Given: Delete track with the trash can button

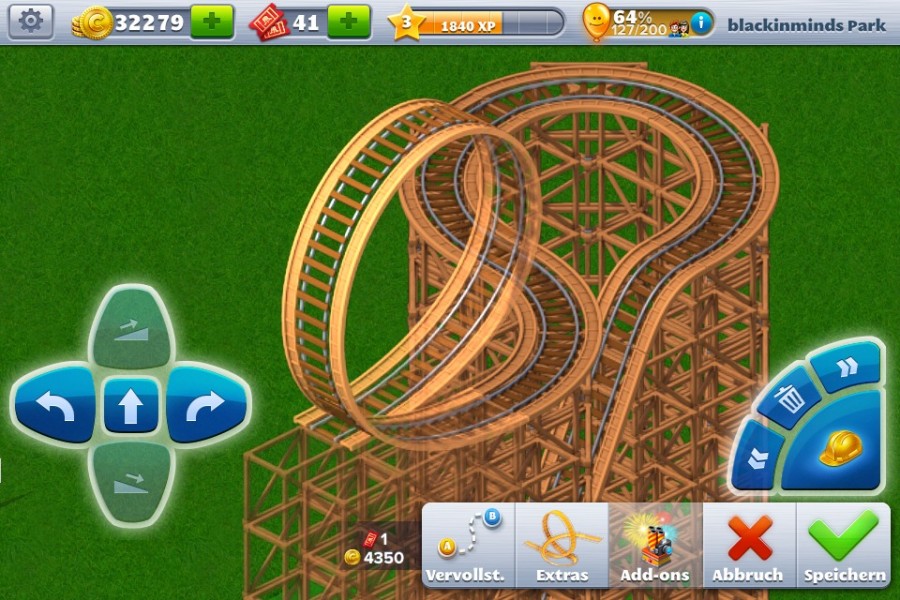Looking at the screenshot, I should (790, 402).
